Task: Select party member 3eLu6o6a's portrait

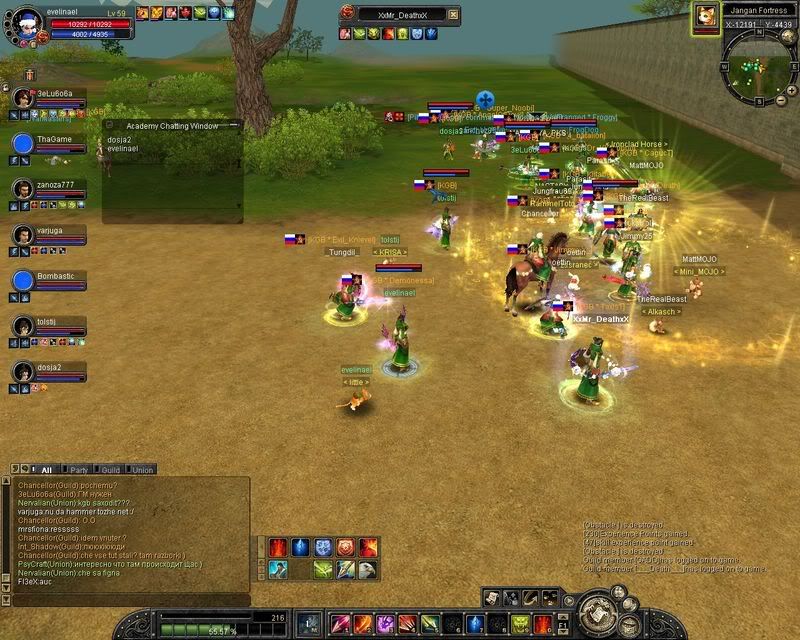Action: [23, 98]
